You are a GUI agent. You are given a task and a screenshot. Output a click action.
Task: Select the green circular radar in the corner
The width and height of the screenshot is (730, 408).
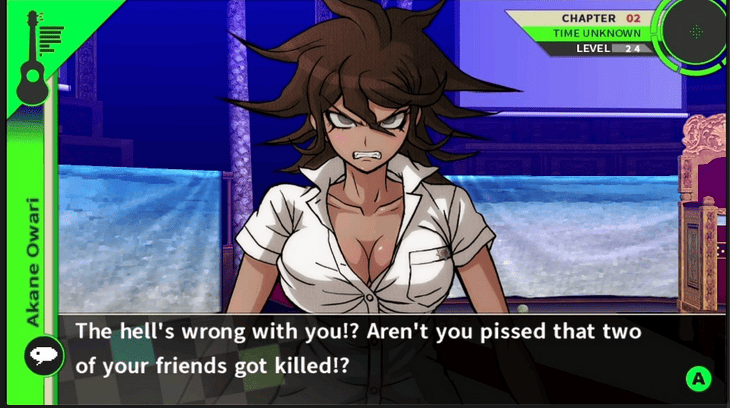point(696,31)
